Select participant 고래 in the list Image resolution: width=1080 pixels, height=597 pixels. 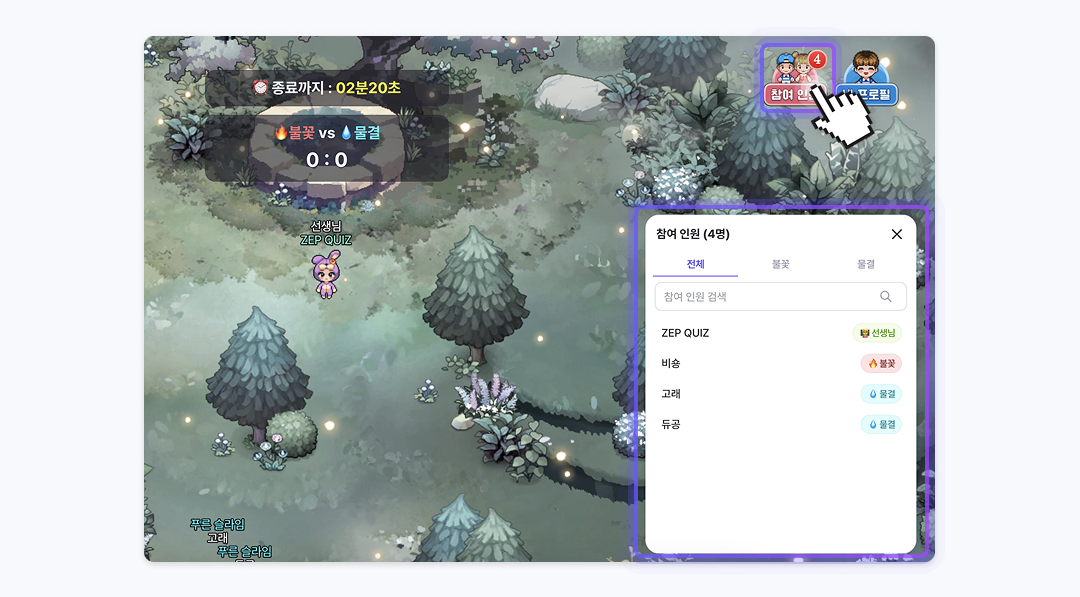pyautogui.click(x=671, y=394)
